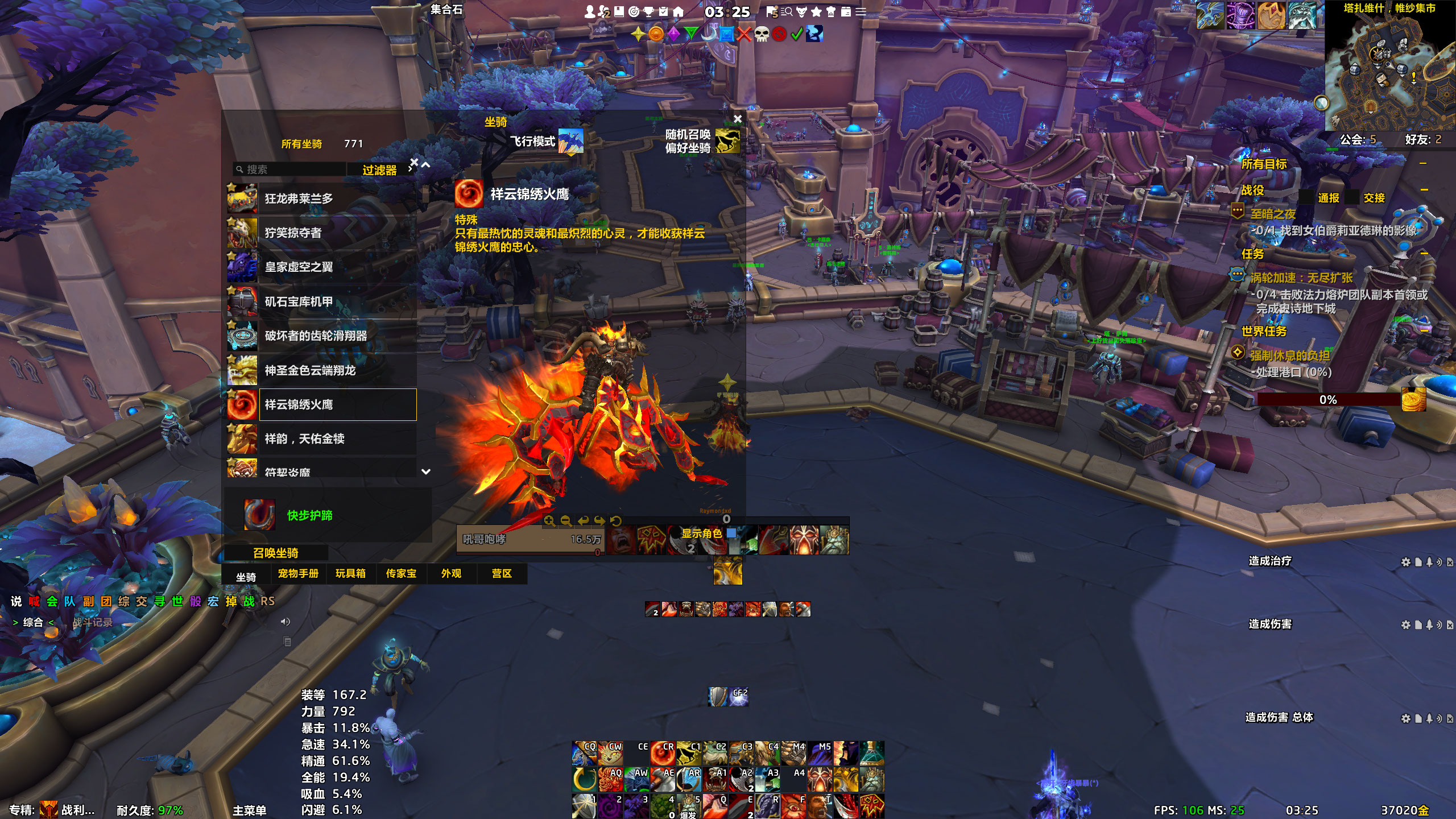This screenshot has width=1456, height=819.
Task: Open the 集合石 group finder
Action: pos(446,10)
